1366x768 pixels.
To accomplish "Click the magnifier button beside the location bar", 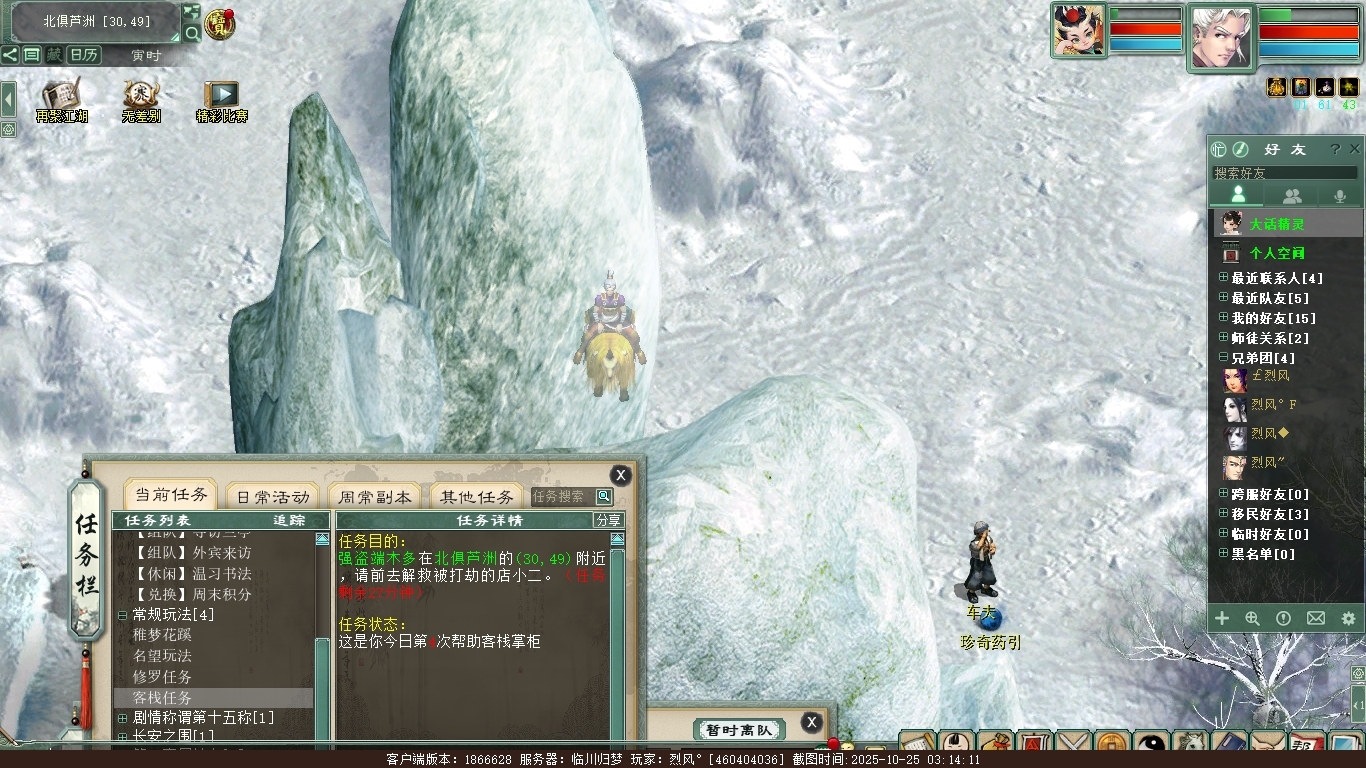I will (191, 33).
